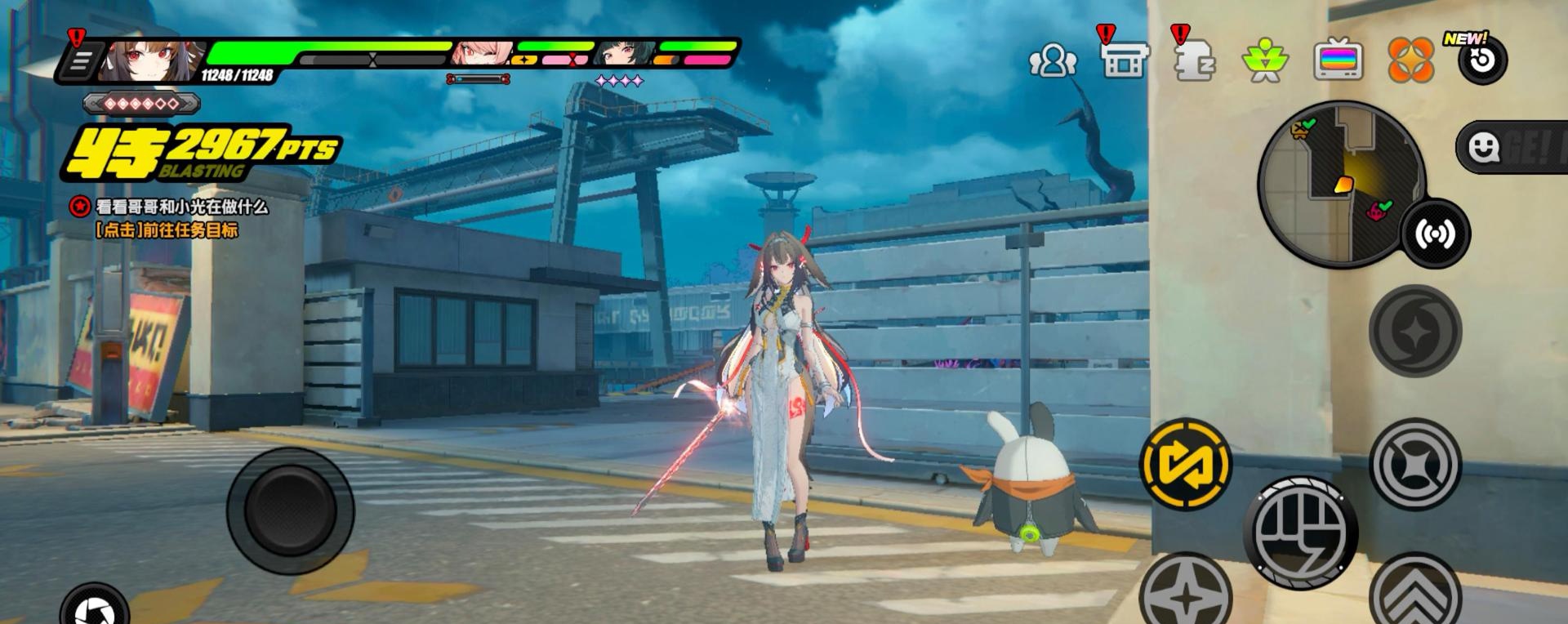1568x624 pixels.
Task: Open the shop storefront icon
Action: pyautogui.click(x=1125, y=60)
